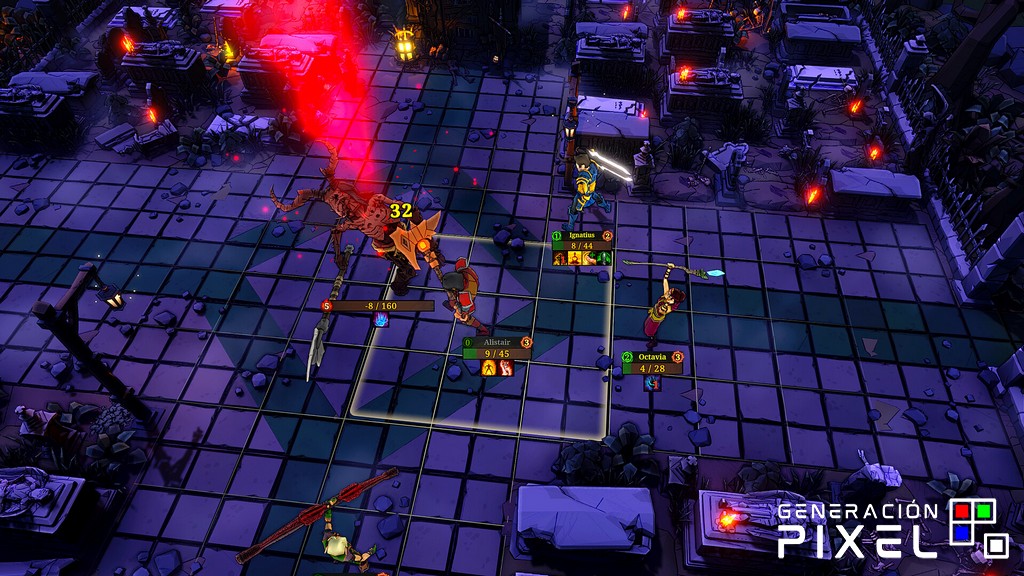The image size is (1024, 576).
Task: Select Alistair by his name plate
Action: tap(495, 342)
